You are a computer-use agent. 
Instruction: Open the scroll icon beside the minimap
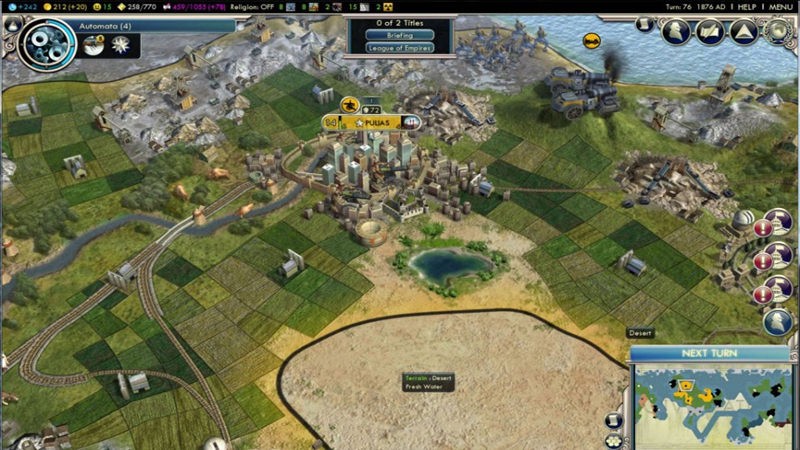612,416
